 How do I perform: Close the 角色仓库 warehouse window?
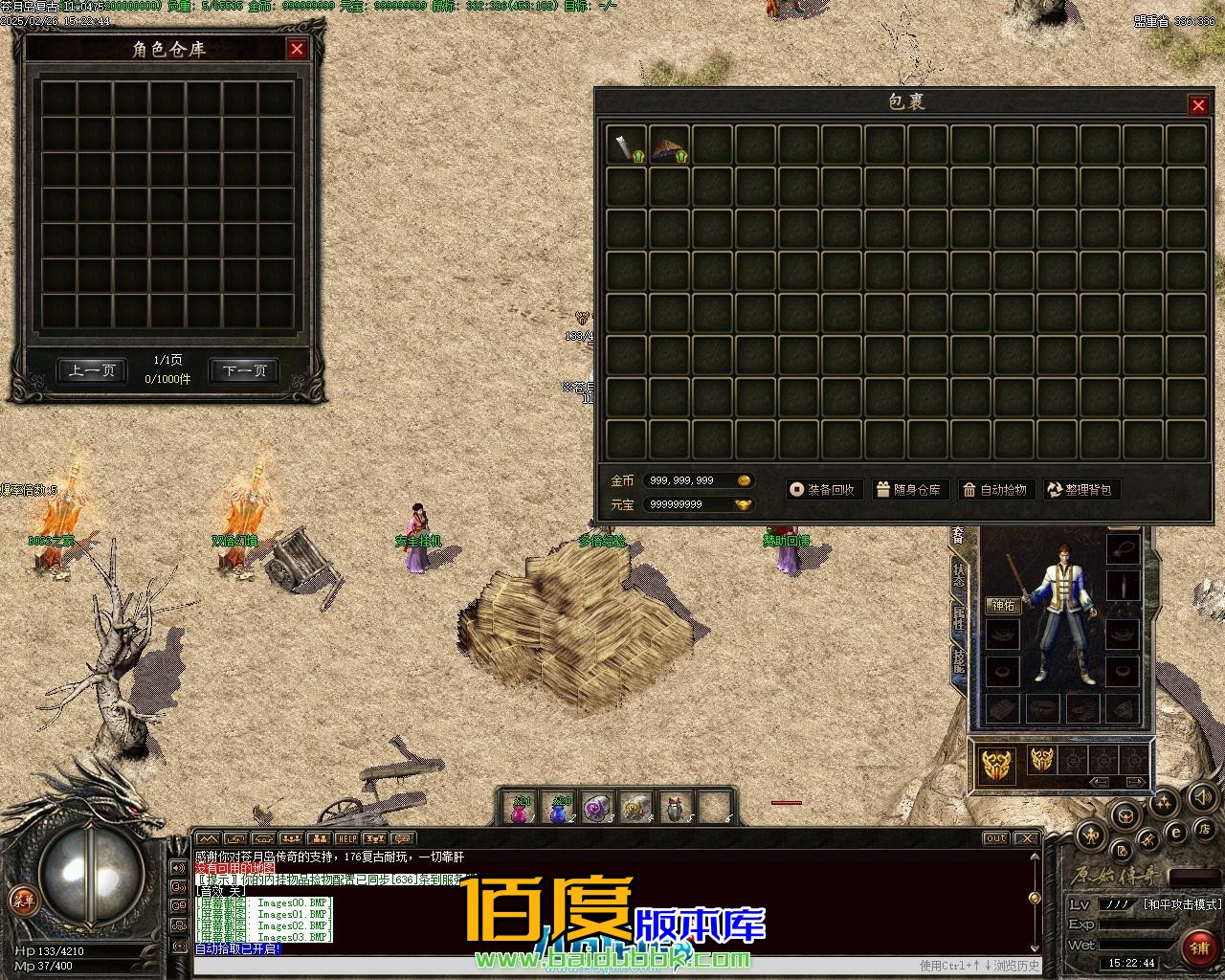(297, 49)
